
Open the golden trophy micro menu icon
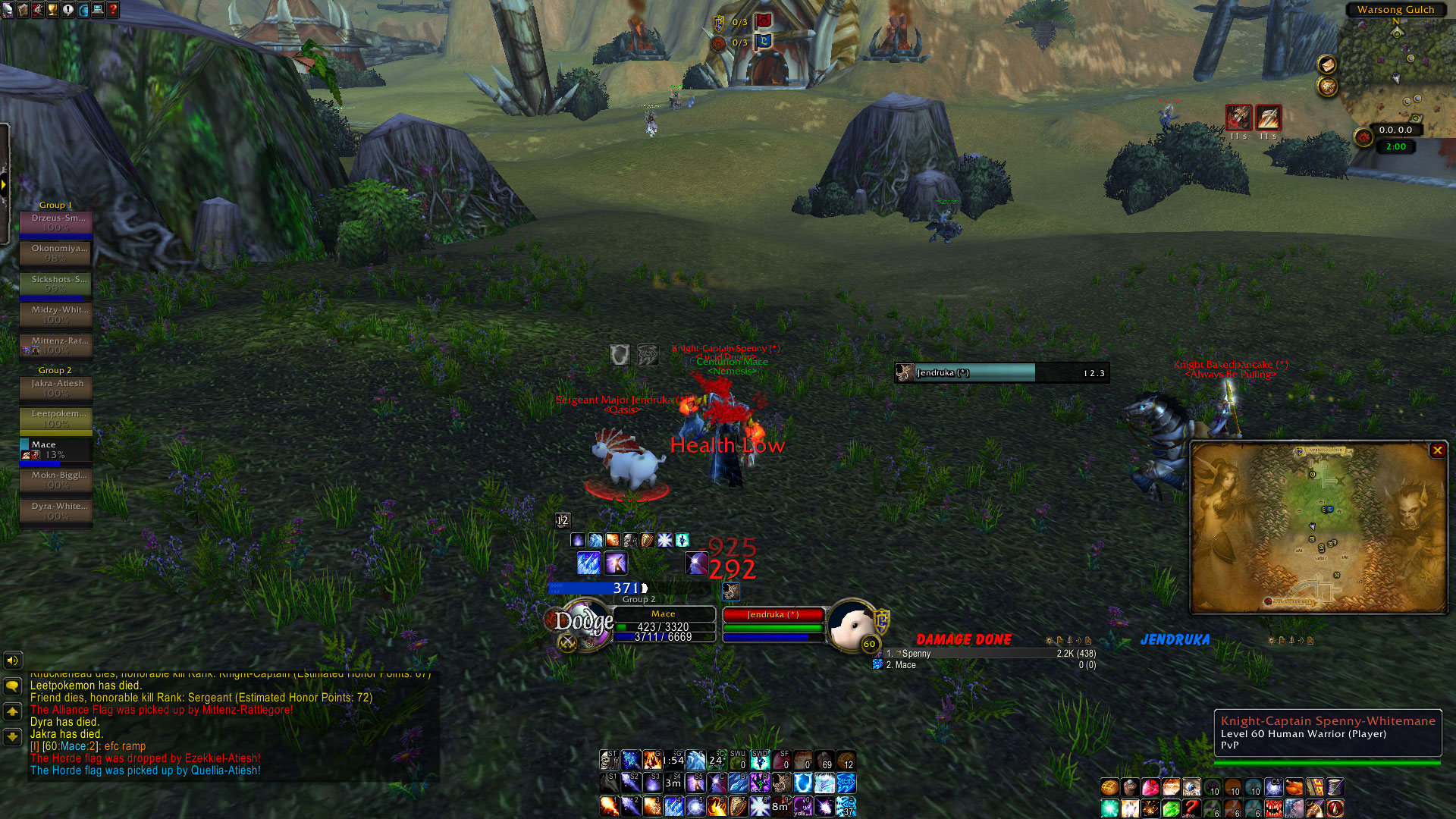[x=52, y=9]
